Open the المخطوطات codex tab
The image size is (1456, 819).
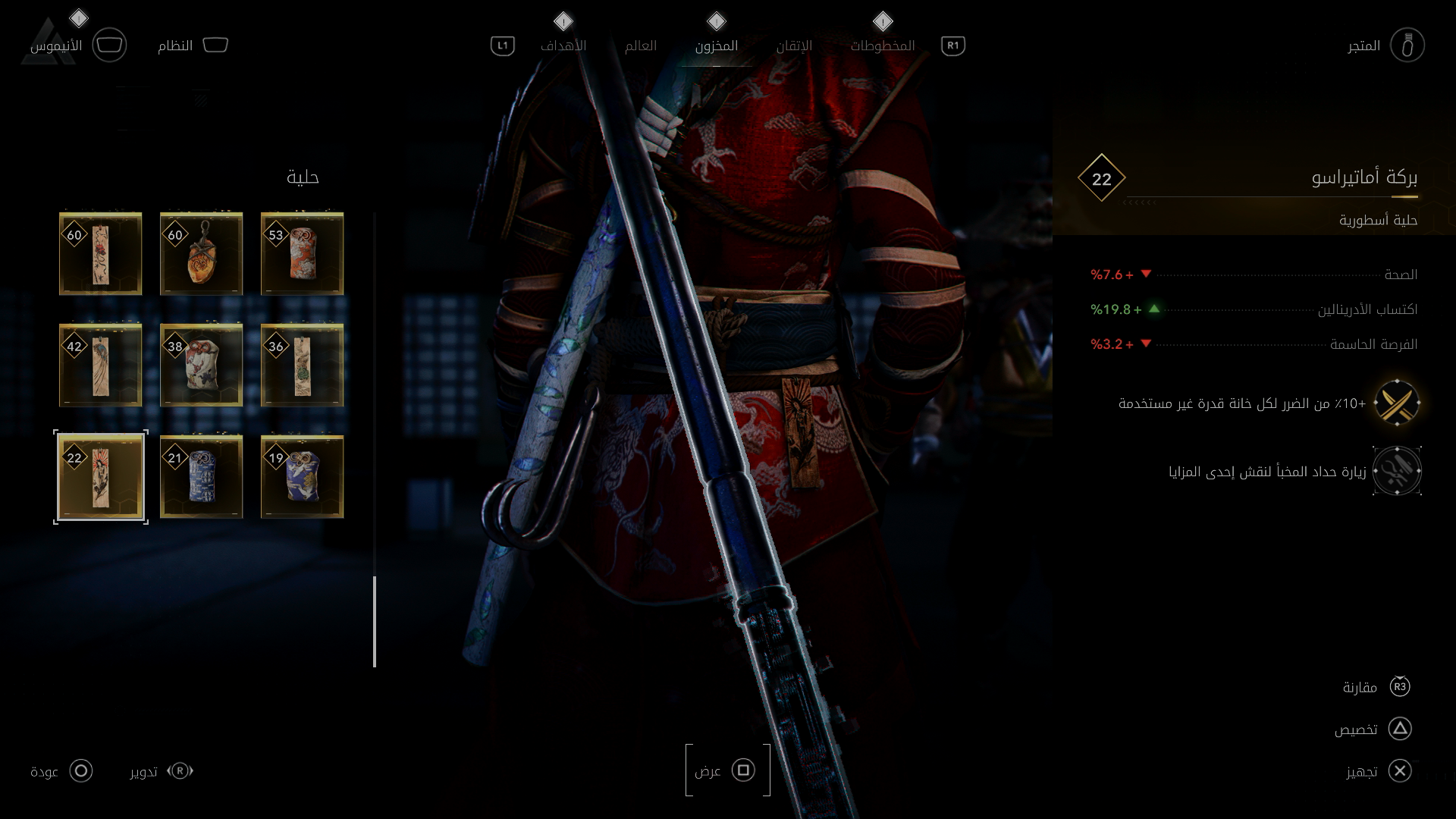coord(882,45)
